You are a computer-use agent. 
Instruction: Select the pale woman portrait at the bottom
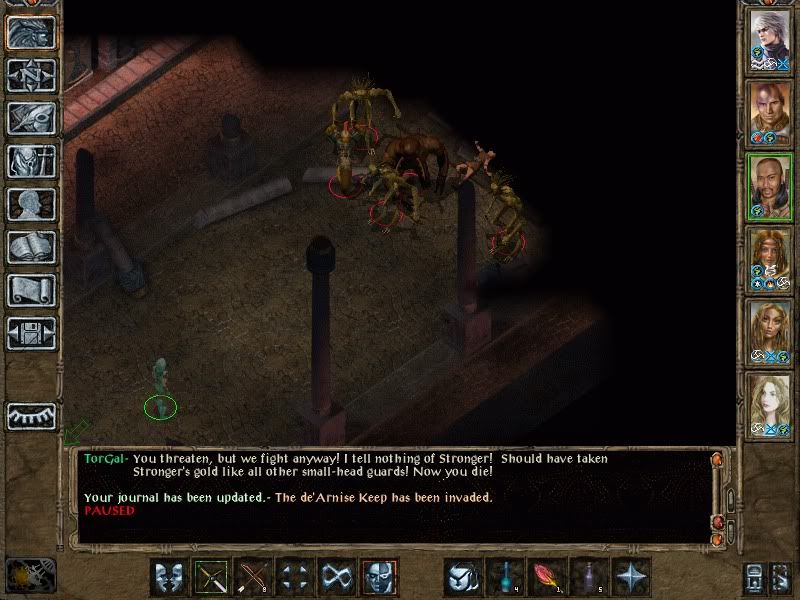click(x=771, y=405)
